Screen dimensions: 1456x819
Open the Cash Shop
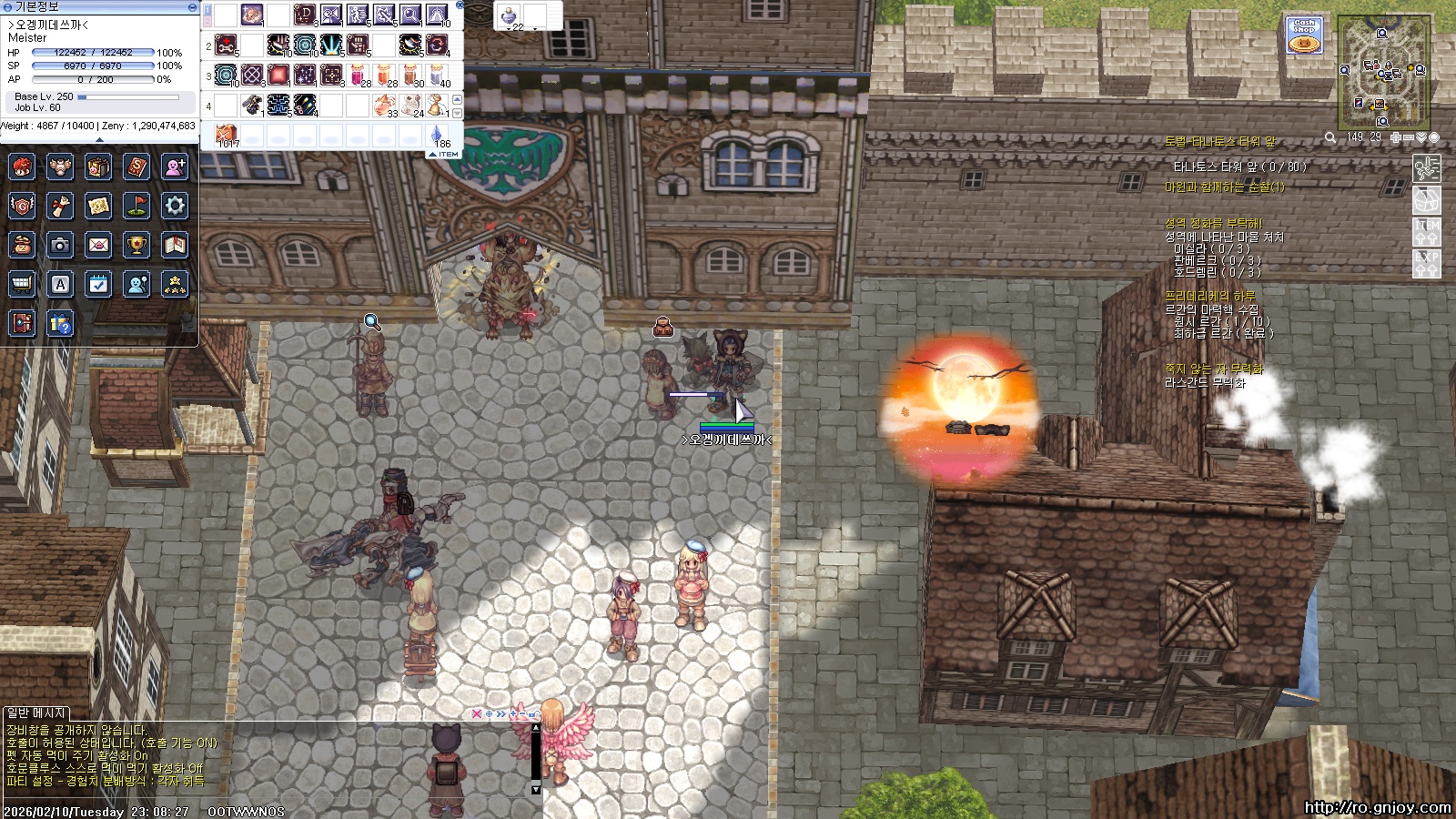pos(1305,35)
